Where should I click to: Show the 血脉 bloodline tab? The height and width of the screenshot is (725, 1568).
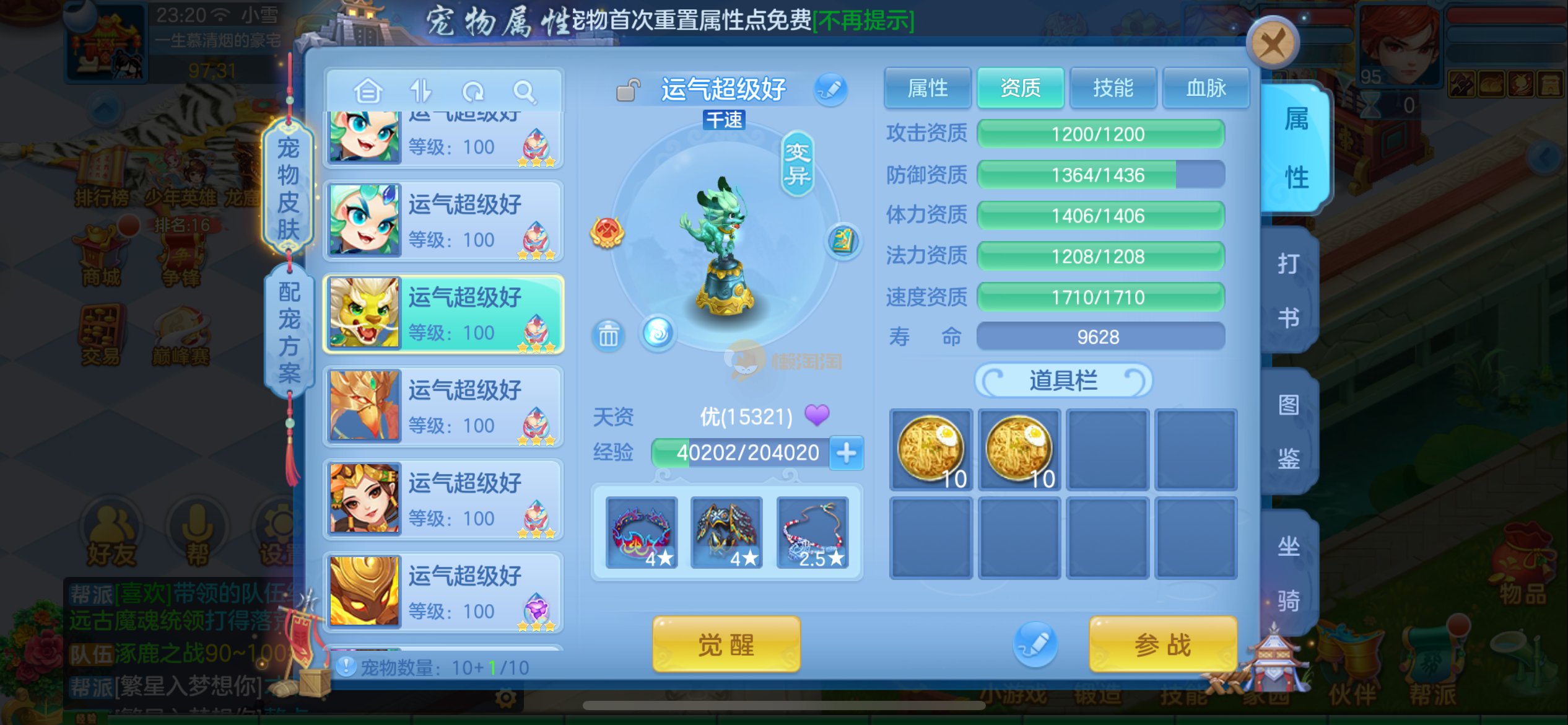tap(1206, 89)
